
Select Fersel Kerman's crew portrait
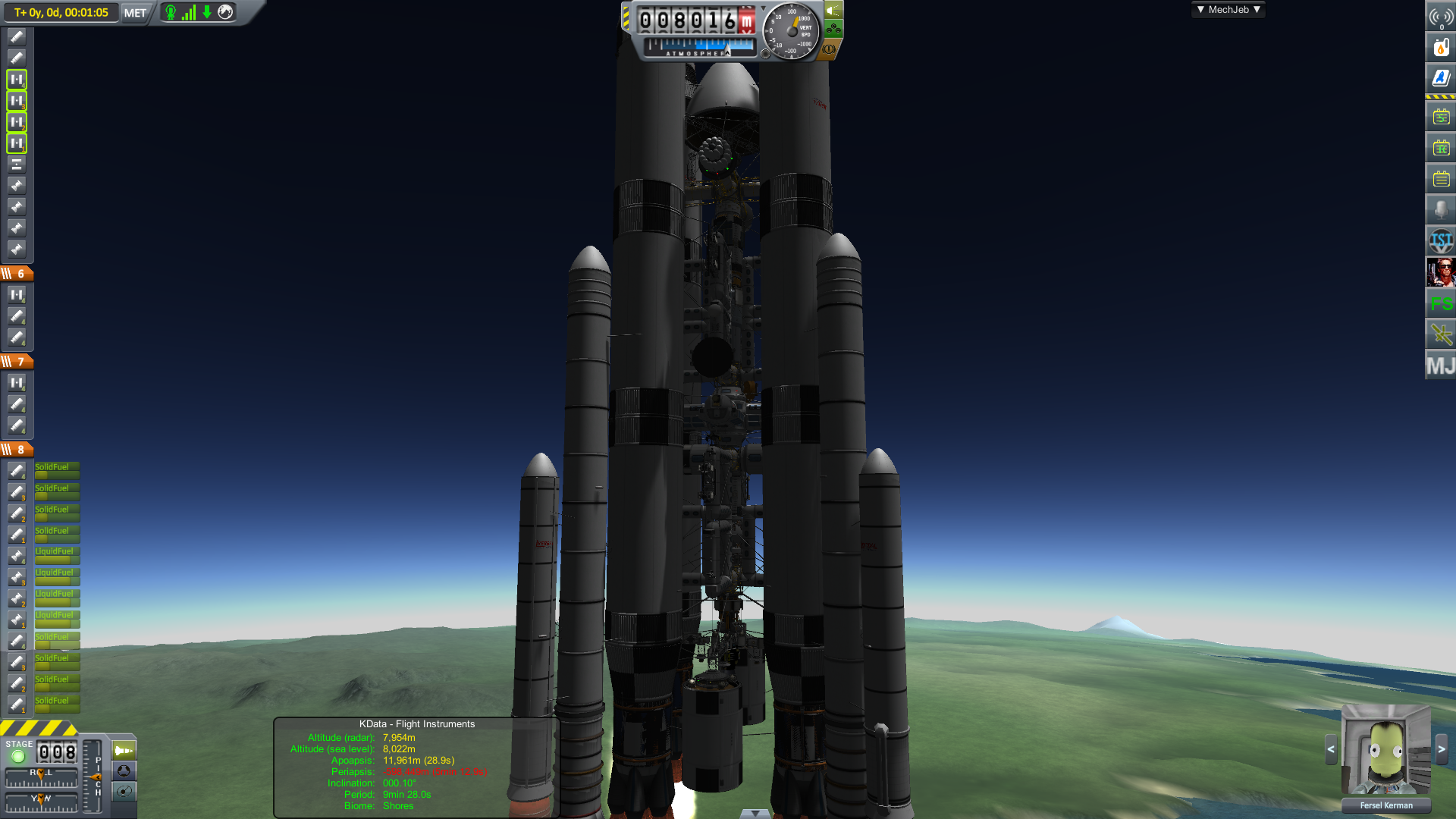click(x=1385, y=749)
